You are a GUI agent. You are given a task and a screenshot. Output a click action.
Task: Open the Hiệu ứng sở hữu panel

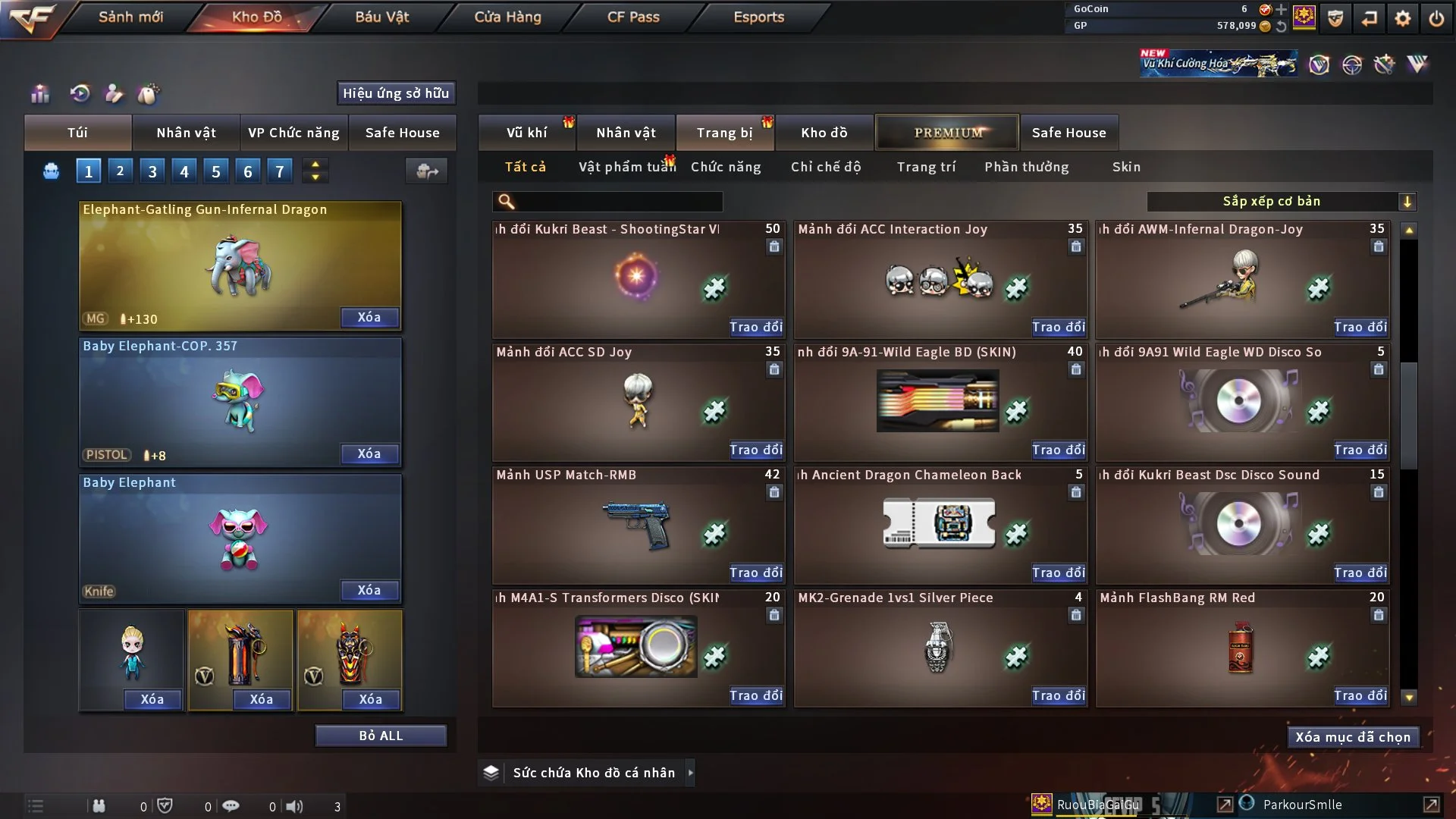396,93
